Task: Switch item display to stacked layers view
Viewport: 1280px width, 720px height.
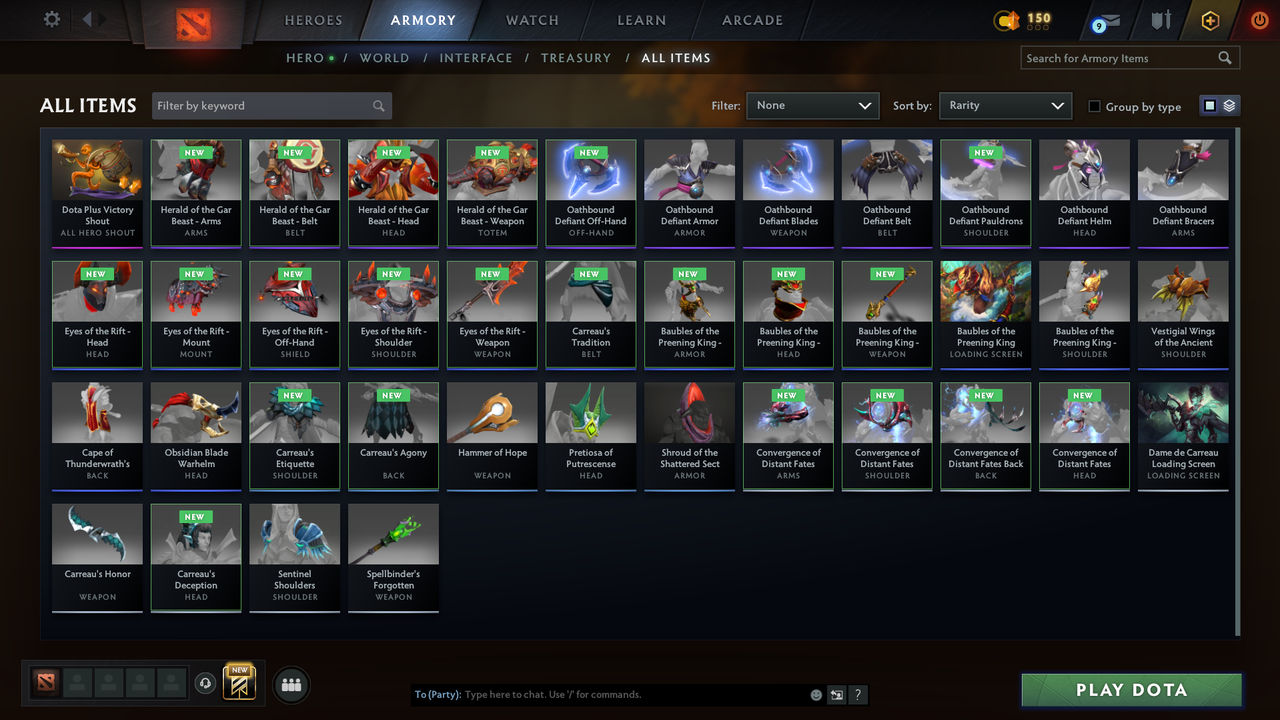Action: [x=1229, y=104]
